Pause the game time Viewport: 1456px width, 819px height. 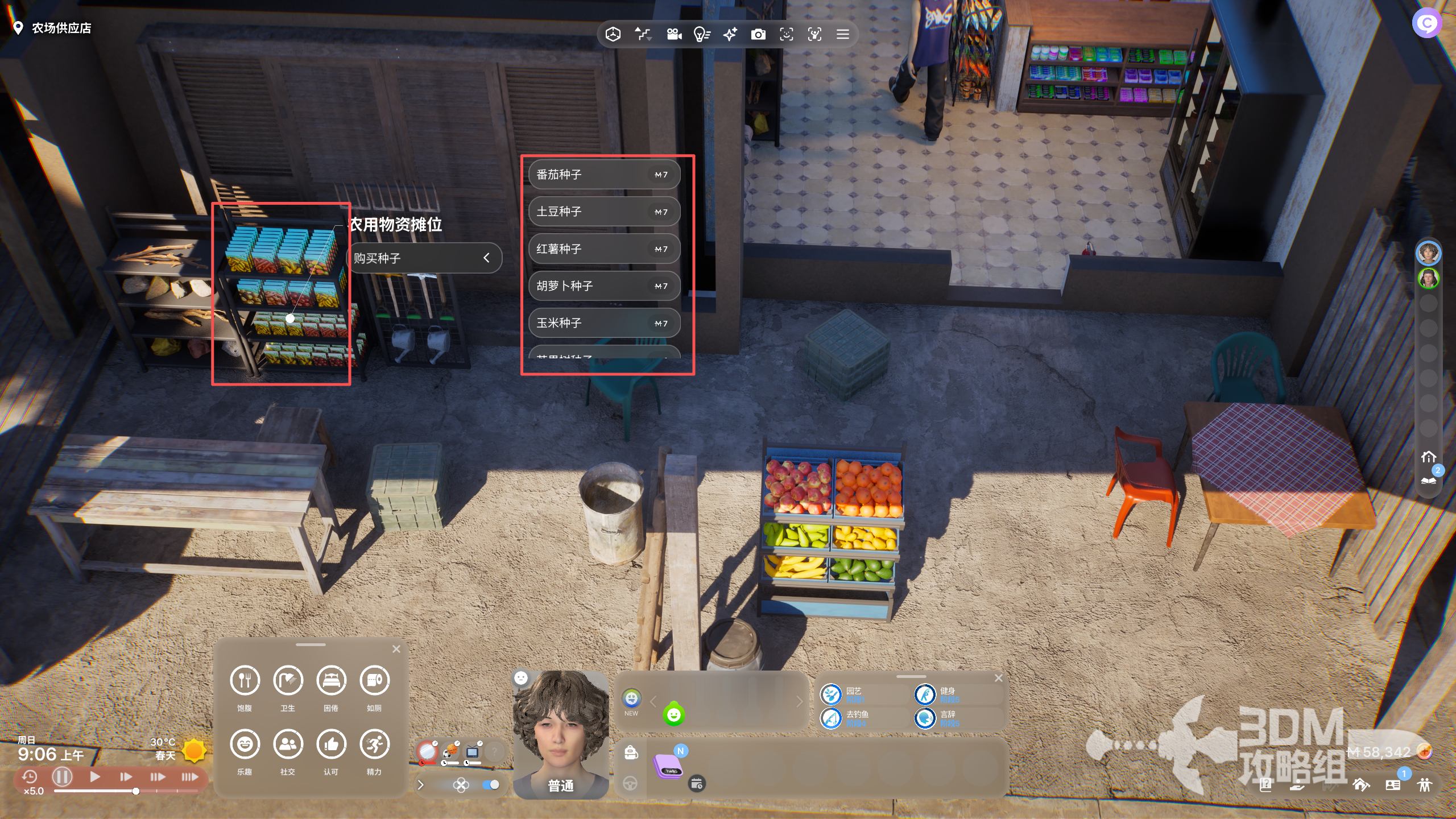point(62,776)
